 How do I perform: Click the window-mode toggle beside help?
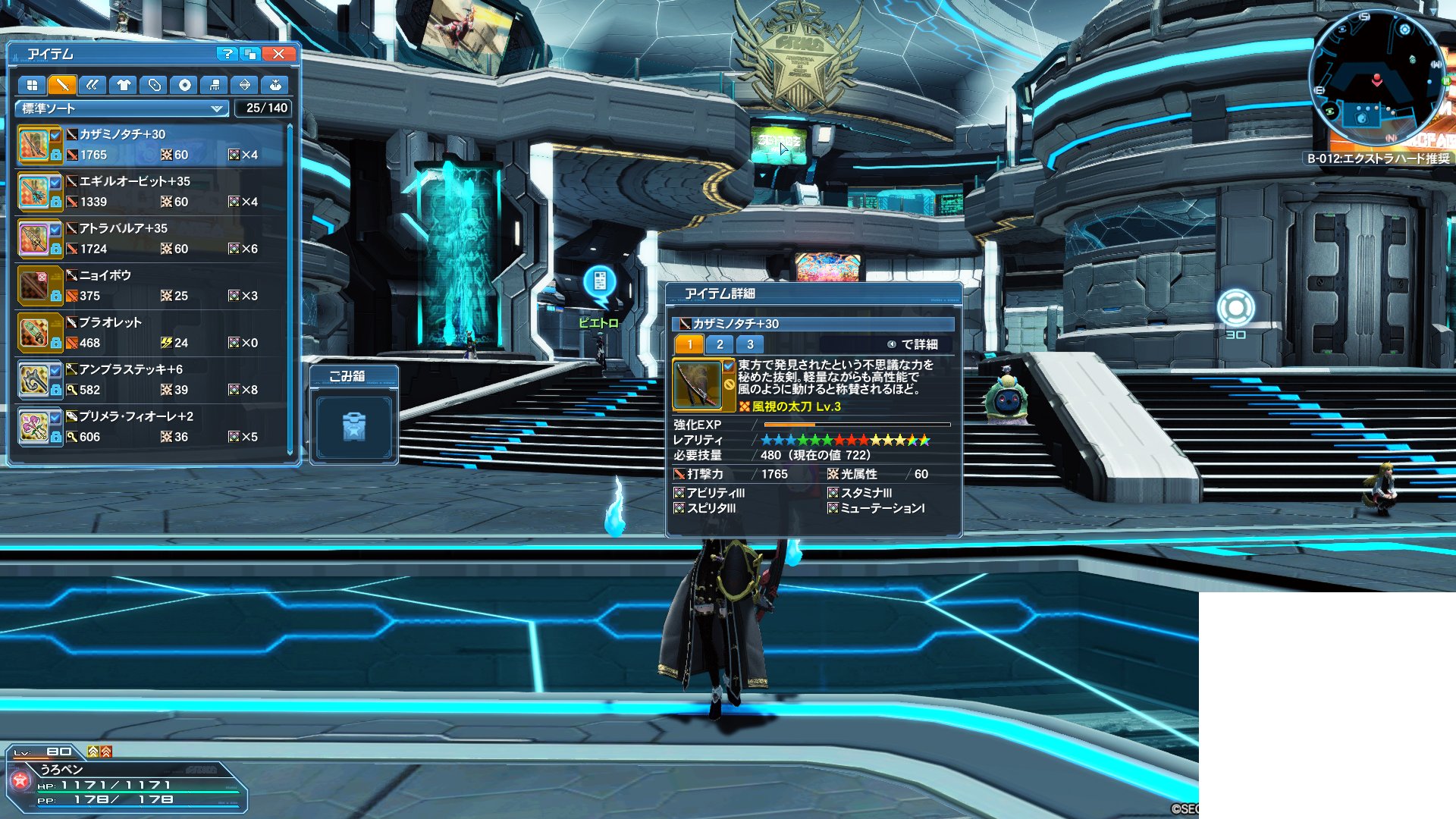pos(250,54)
